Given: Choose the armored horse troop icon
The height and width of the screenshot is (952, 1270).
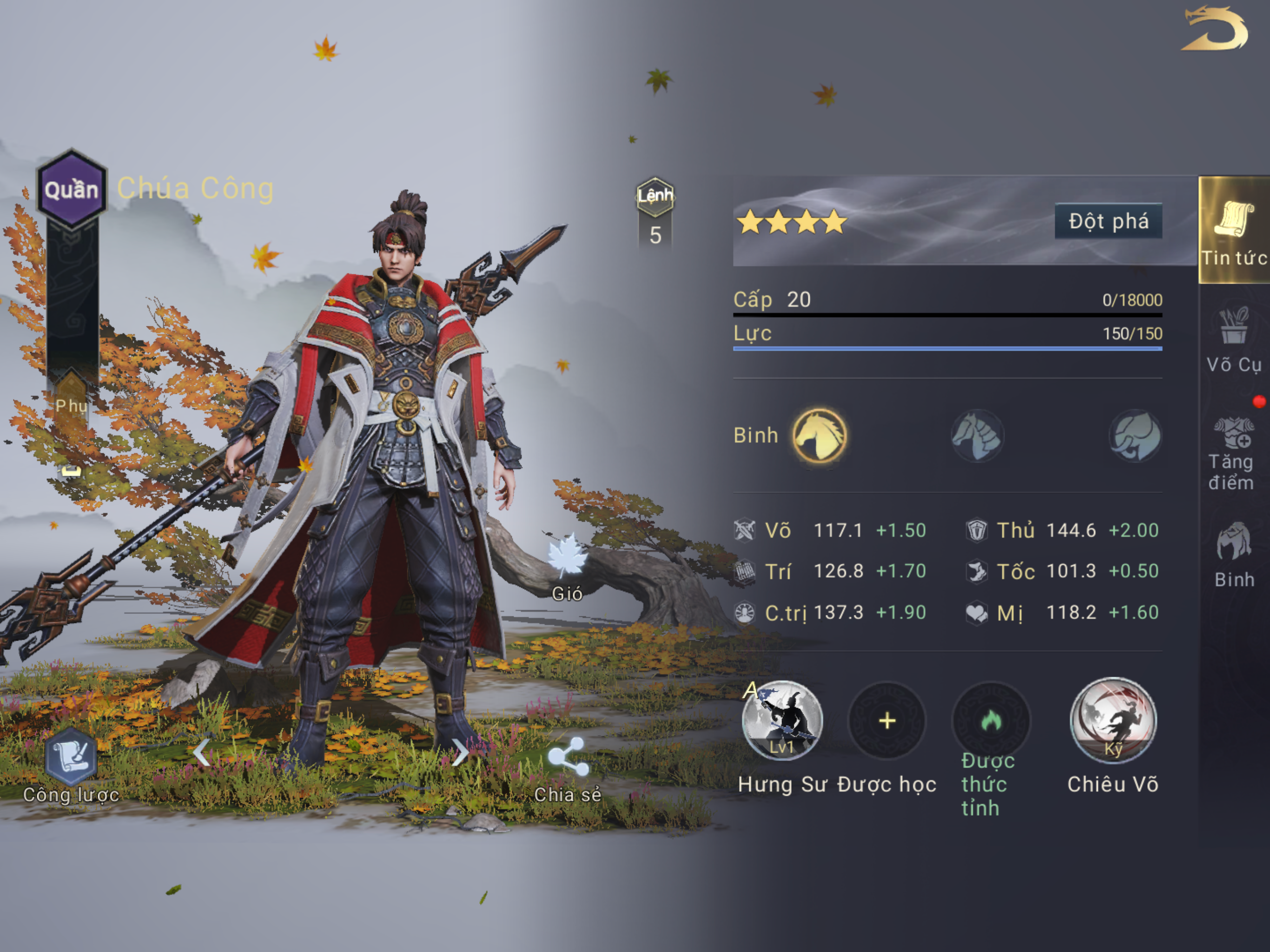Looking at the screenshot, I should [977, 435].
